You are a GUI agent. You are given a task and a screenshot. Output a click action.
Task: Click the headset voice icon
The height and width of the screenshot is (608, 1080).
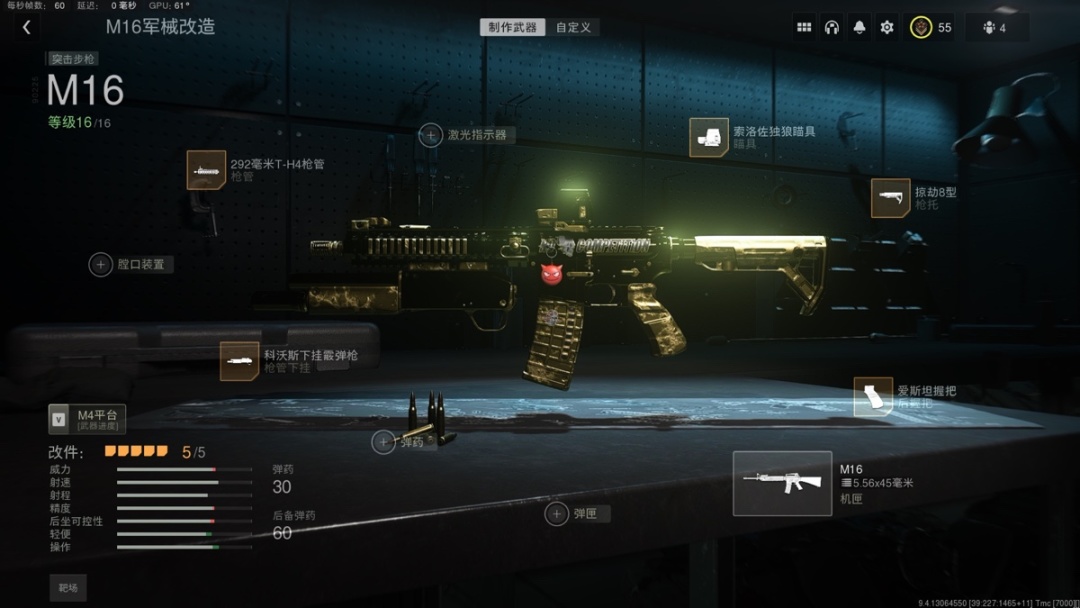831,28
